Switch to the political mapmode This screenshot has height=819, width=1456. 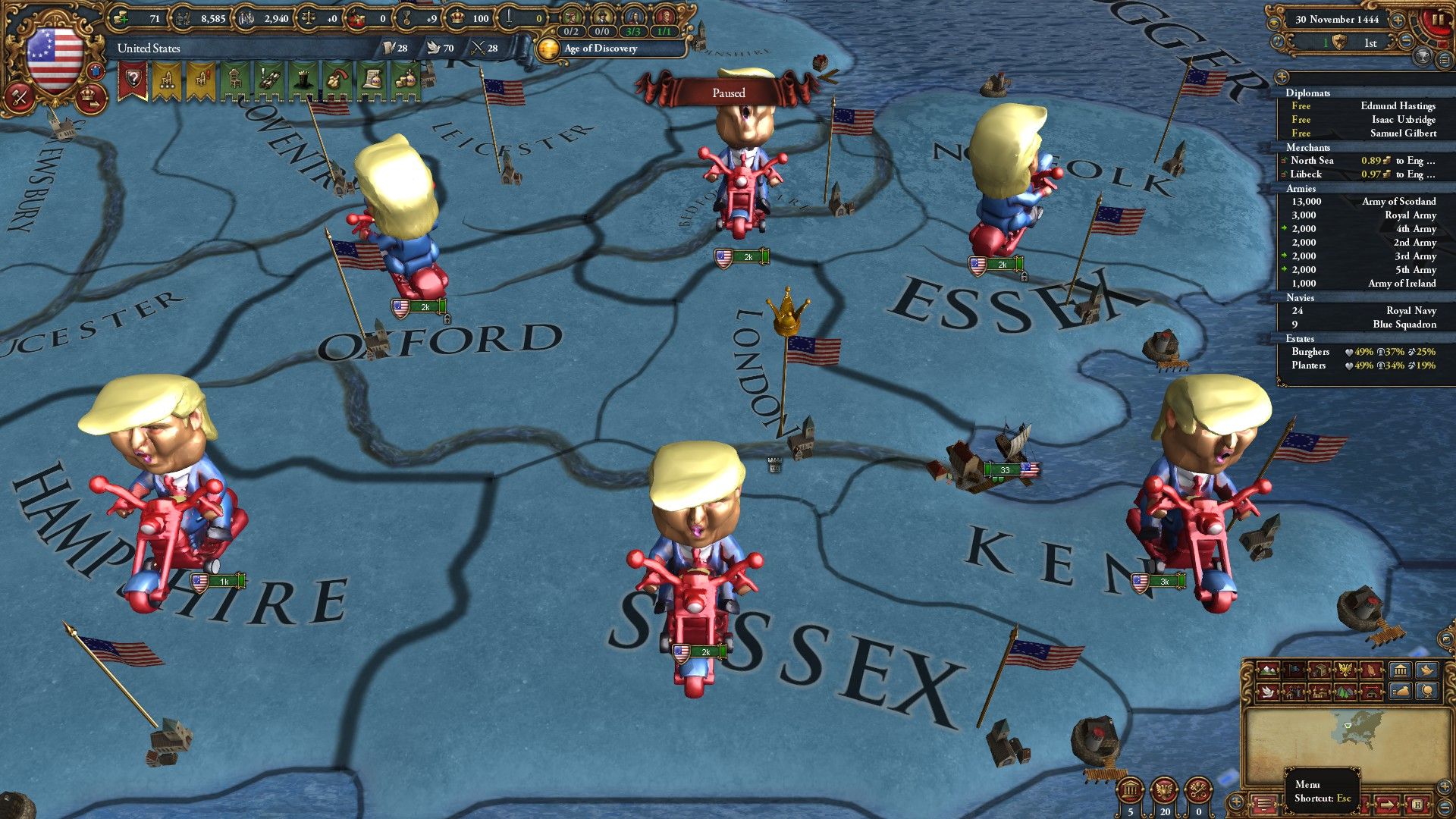[1293, 670]
